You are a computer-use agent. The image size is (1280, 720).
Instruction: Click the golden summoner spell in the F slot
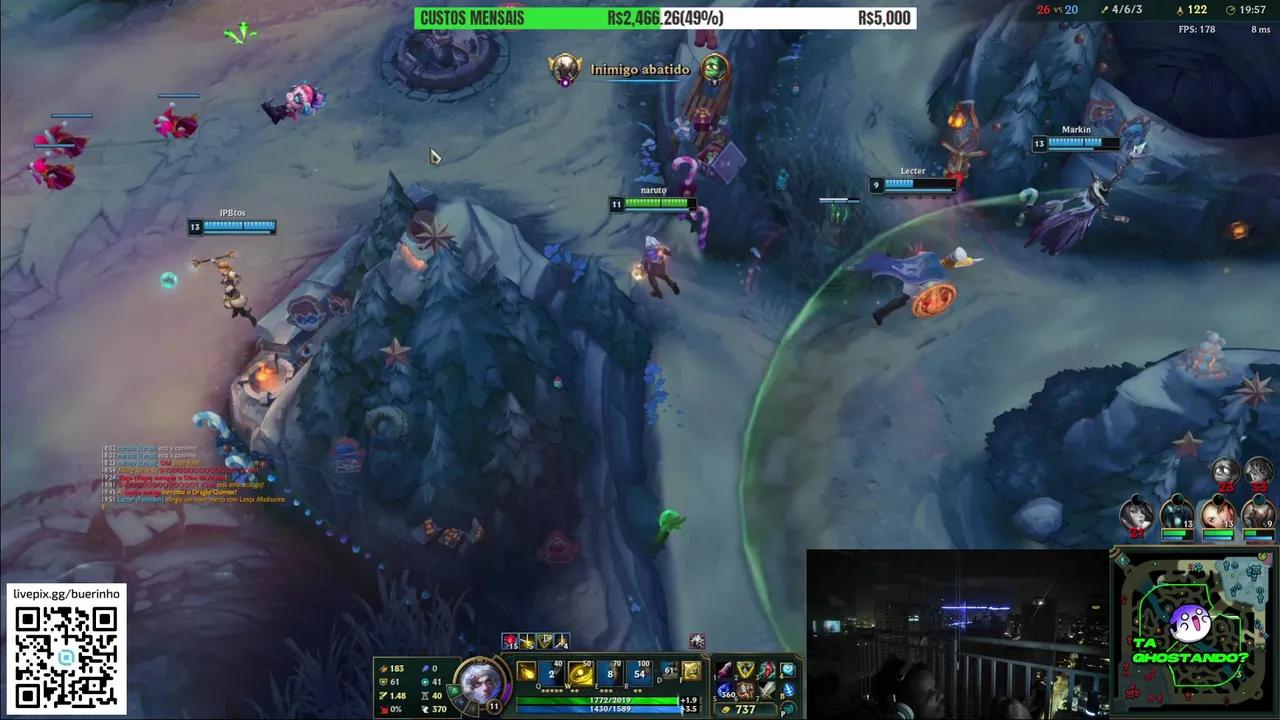[x=691, y=671]
